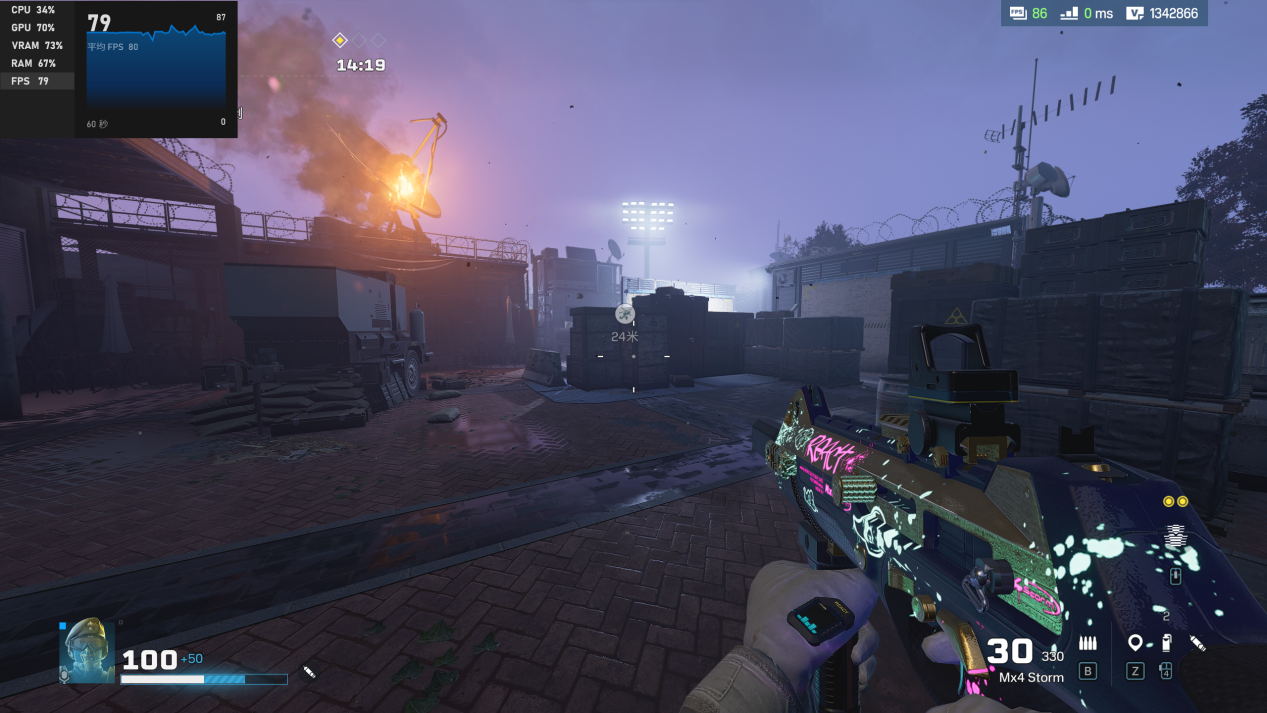The height and width of the screenshot is (713, 1267).
Task: Click the objective marker with 24 meters
Action: click(x=625, y=314)
